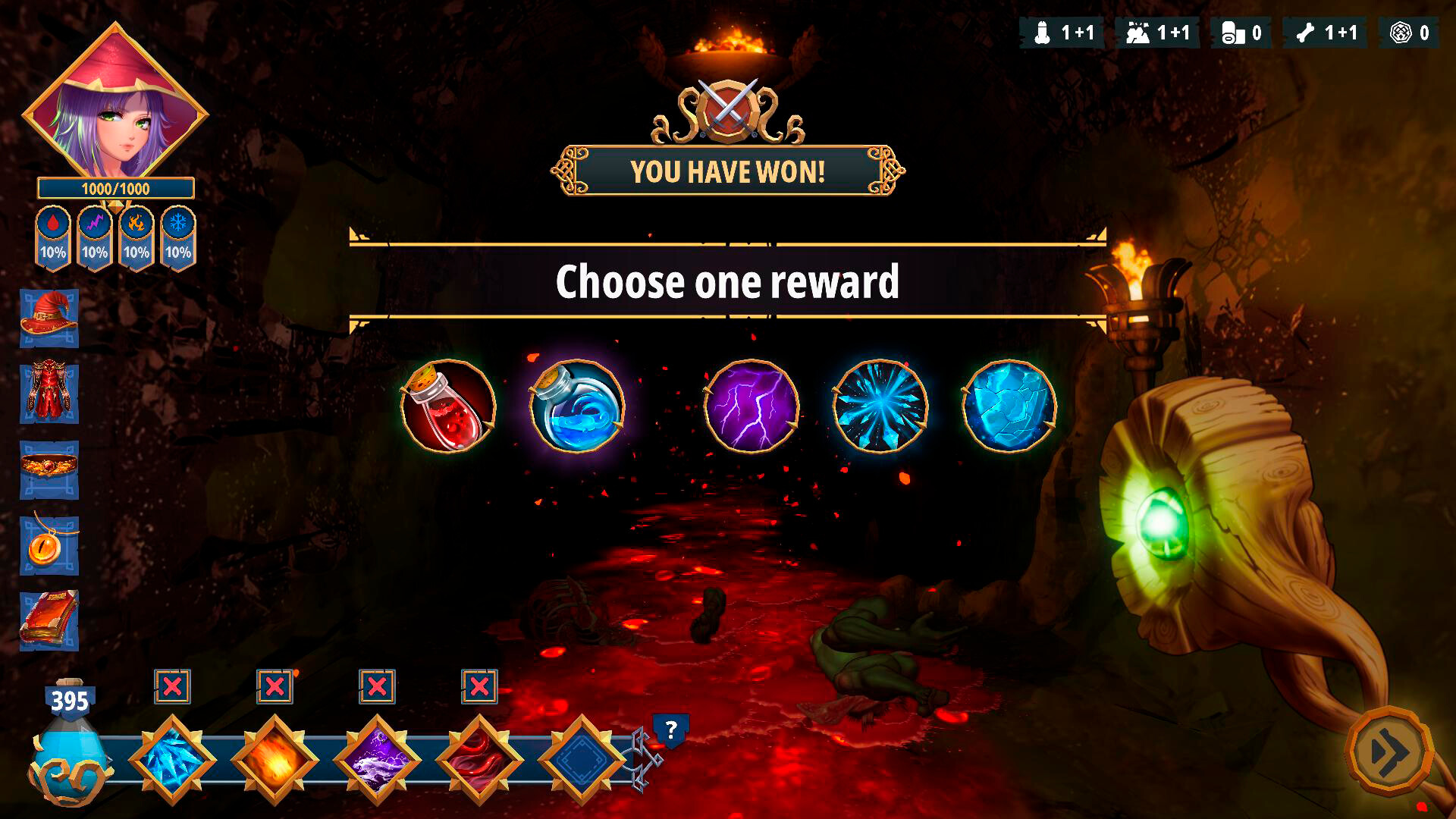Open the equipped red wizard hat slot
The height and width of the screenshot is (819, 1456).
tap(49, 317)
